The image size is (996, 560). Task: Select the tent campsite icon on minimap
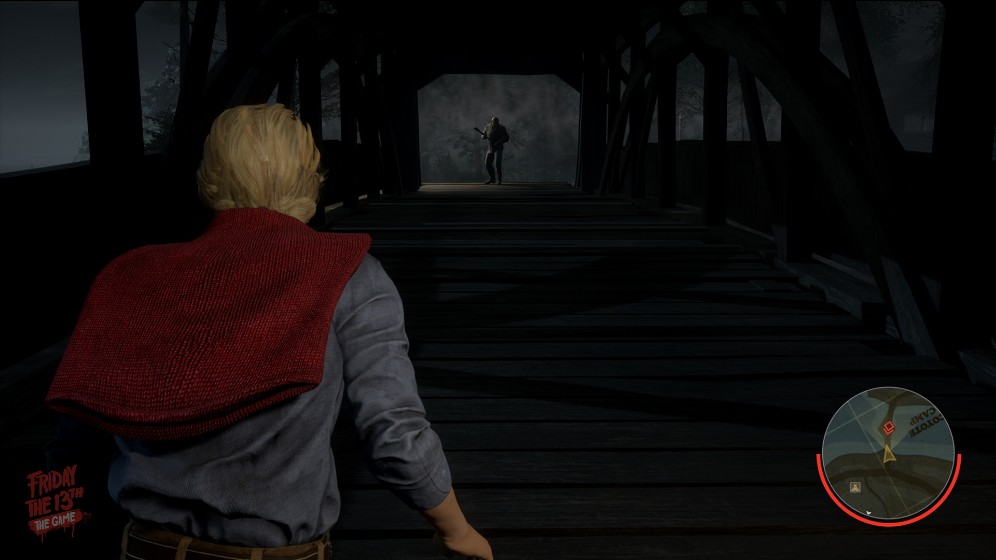857,486
